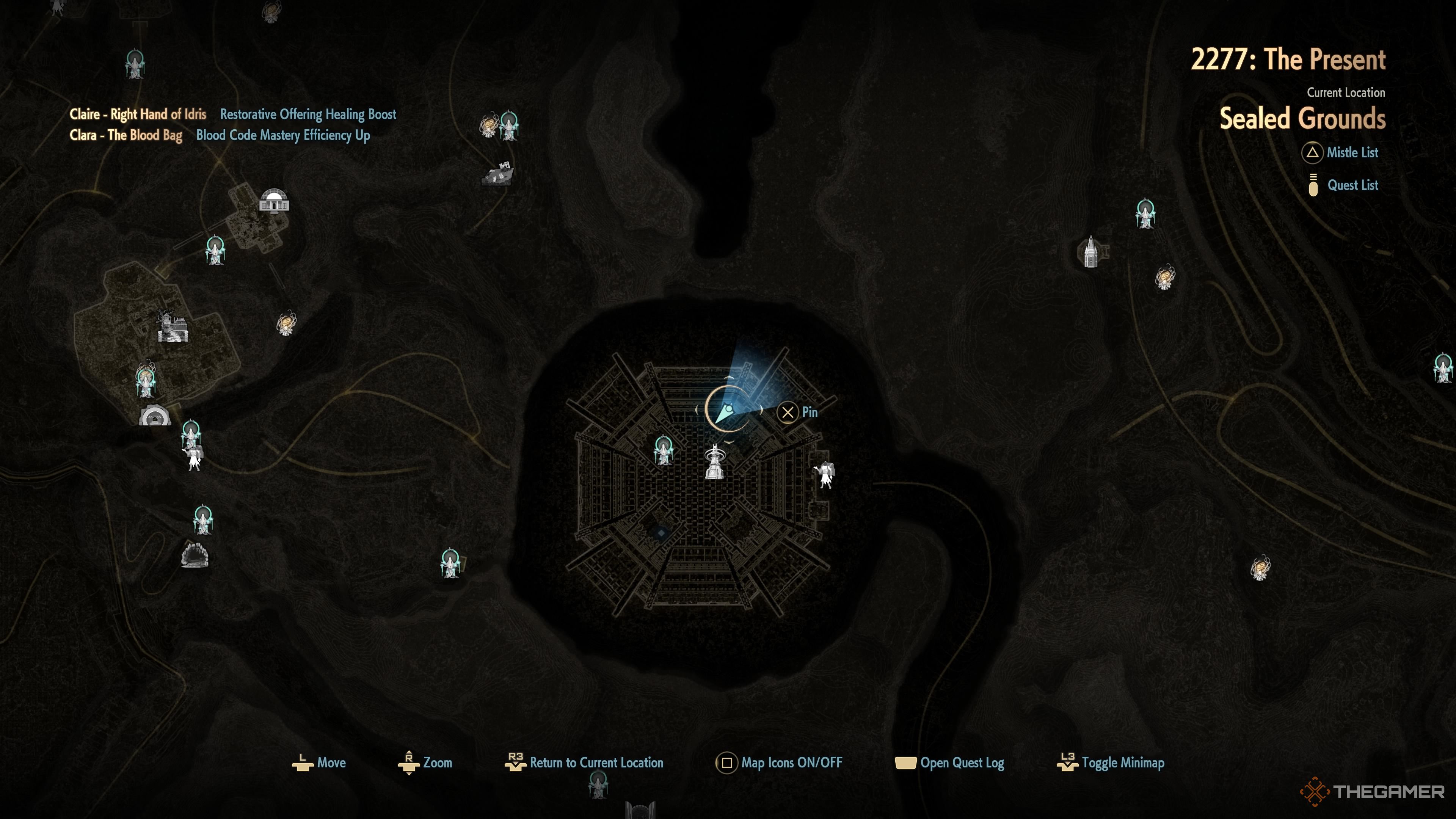Select the fountain statue marker in Sealed Grounds
This screenshot has width=1456, height=819.
coord(715,462)
